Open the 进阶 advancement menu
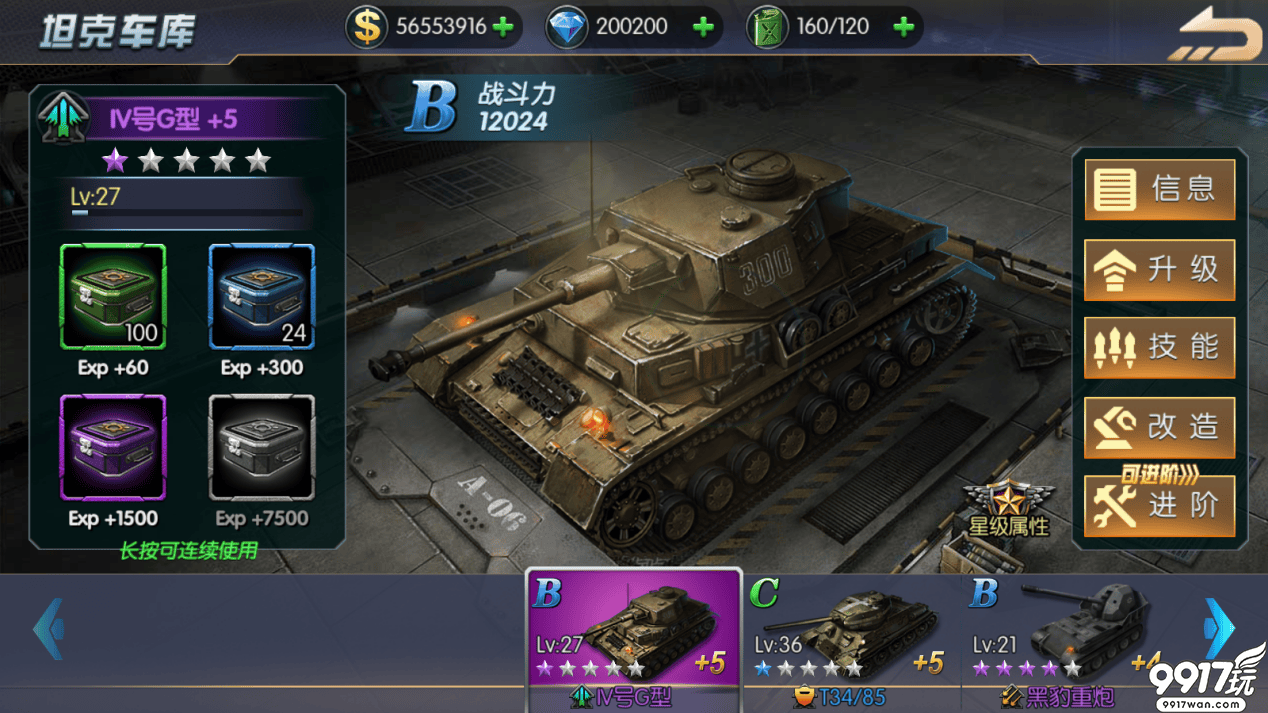1268x713 pixels. pos(1159,506)
